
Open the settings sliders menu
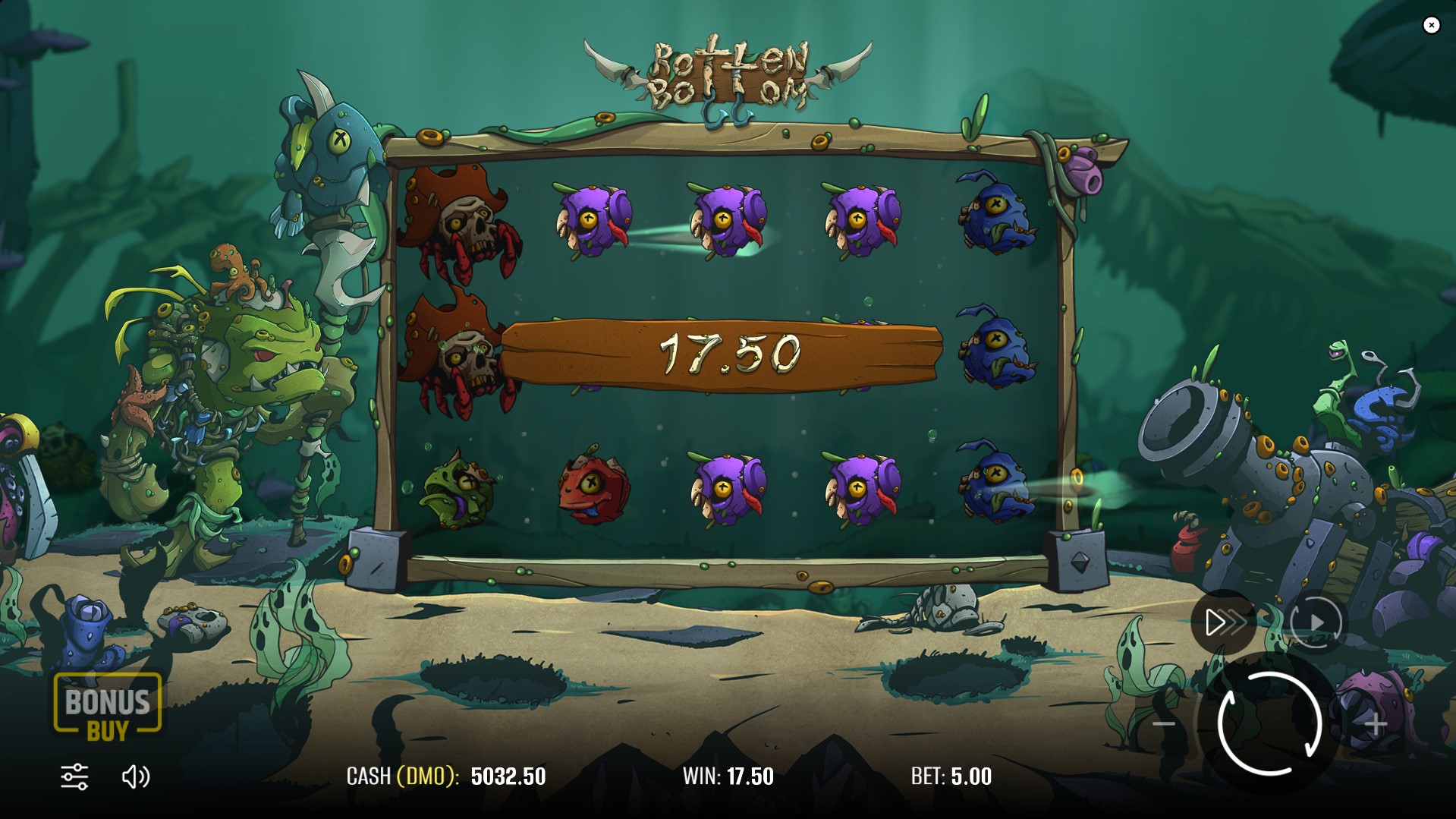coord(74,776)
